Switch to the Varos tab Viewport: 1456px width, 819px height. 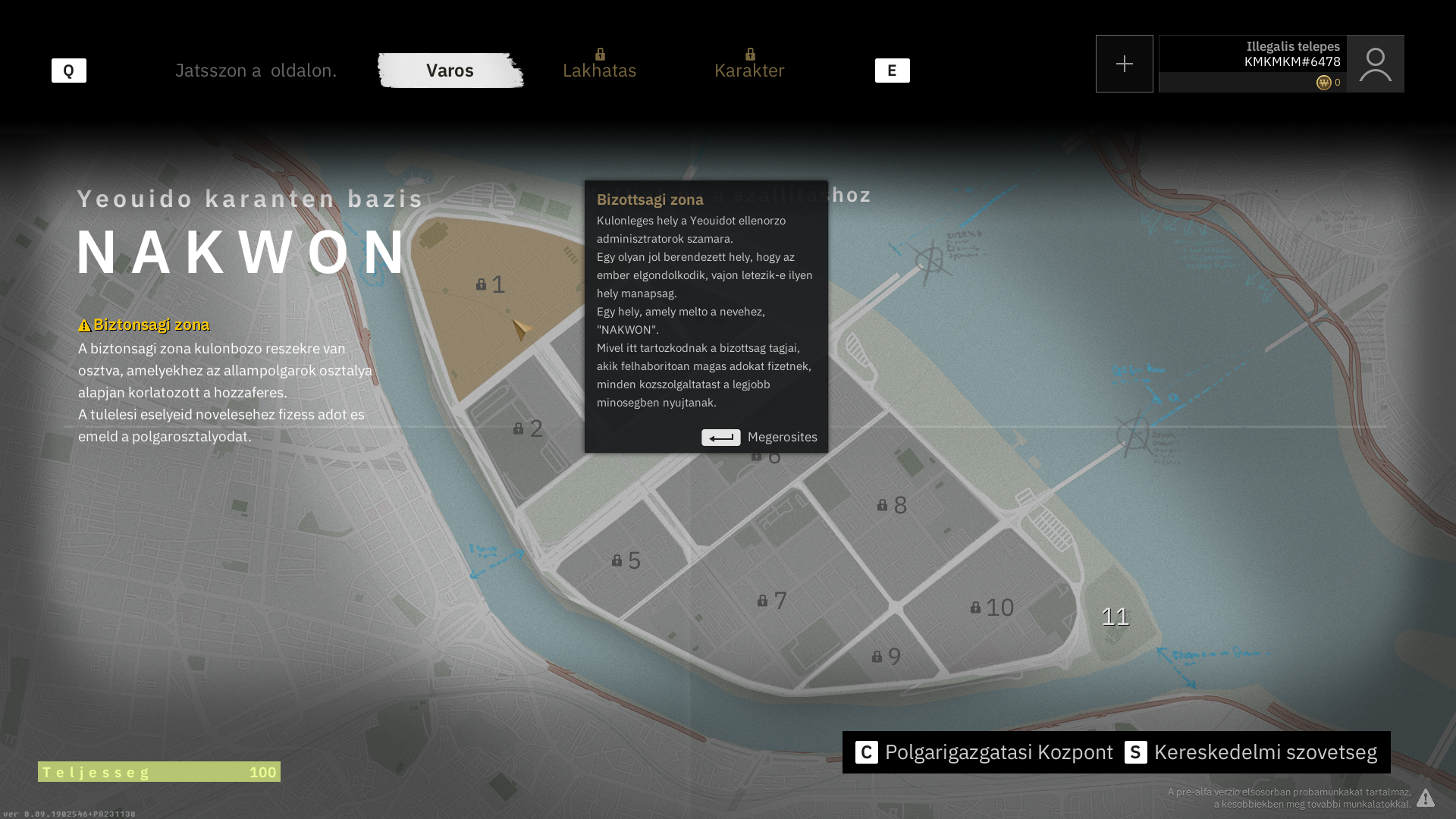point(450,71)
